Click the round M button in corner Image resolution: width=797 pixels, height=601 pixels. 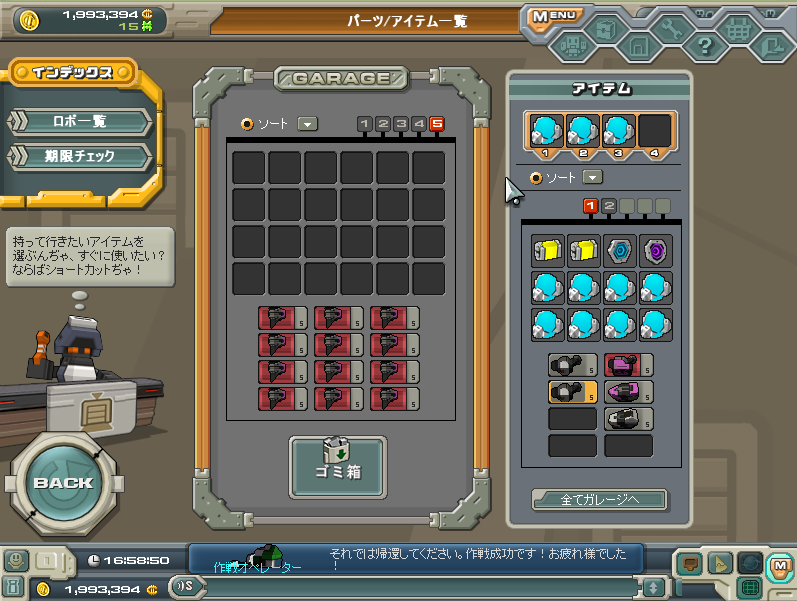778,565
